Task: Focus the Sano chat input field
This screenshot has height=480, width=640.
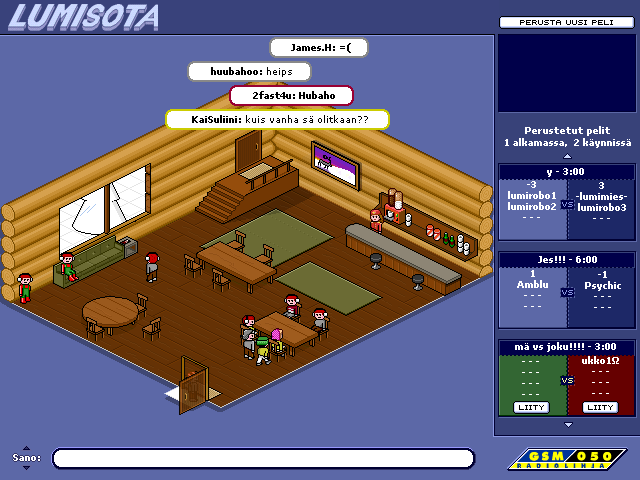Action: 263,458
